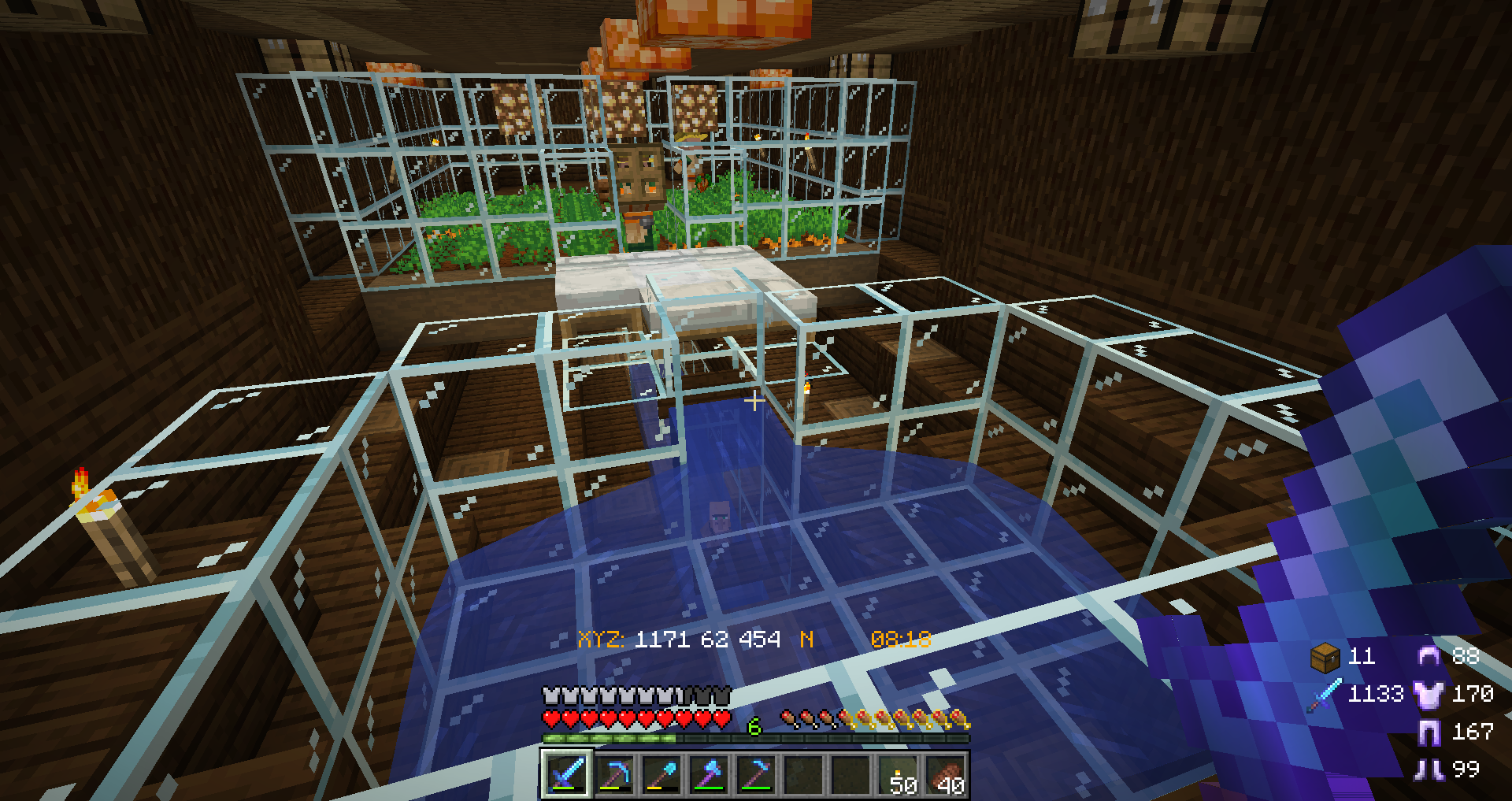
Task: Click the helmet armor icon
Action: pos(1429,656)
